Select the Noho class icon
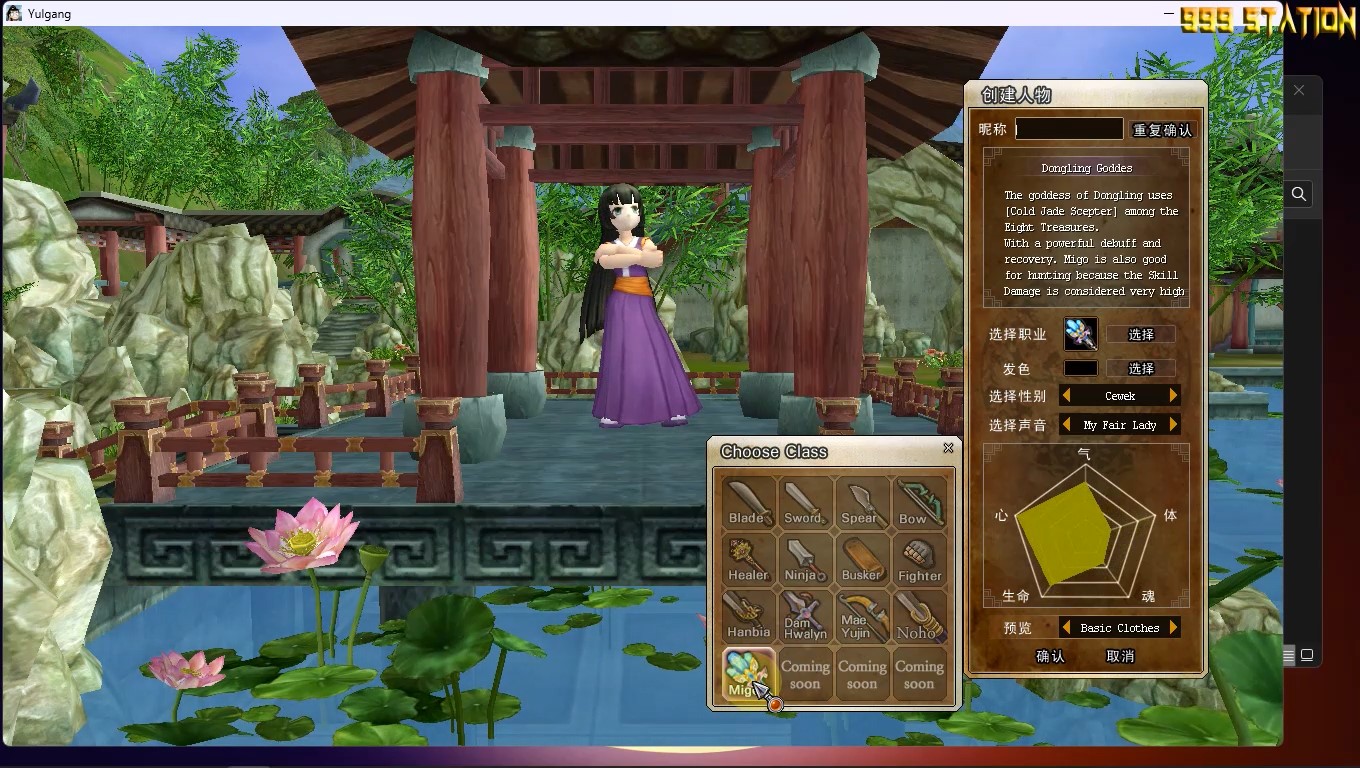1360x768 pixels. click(x=919, y=616)
